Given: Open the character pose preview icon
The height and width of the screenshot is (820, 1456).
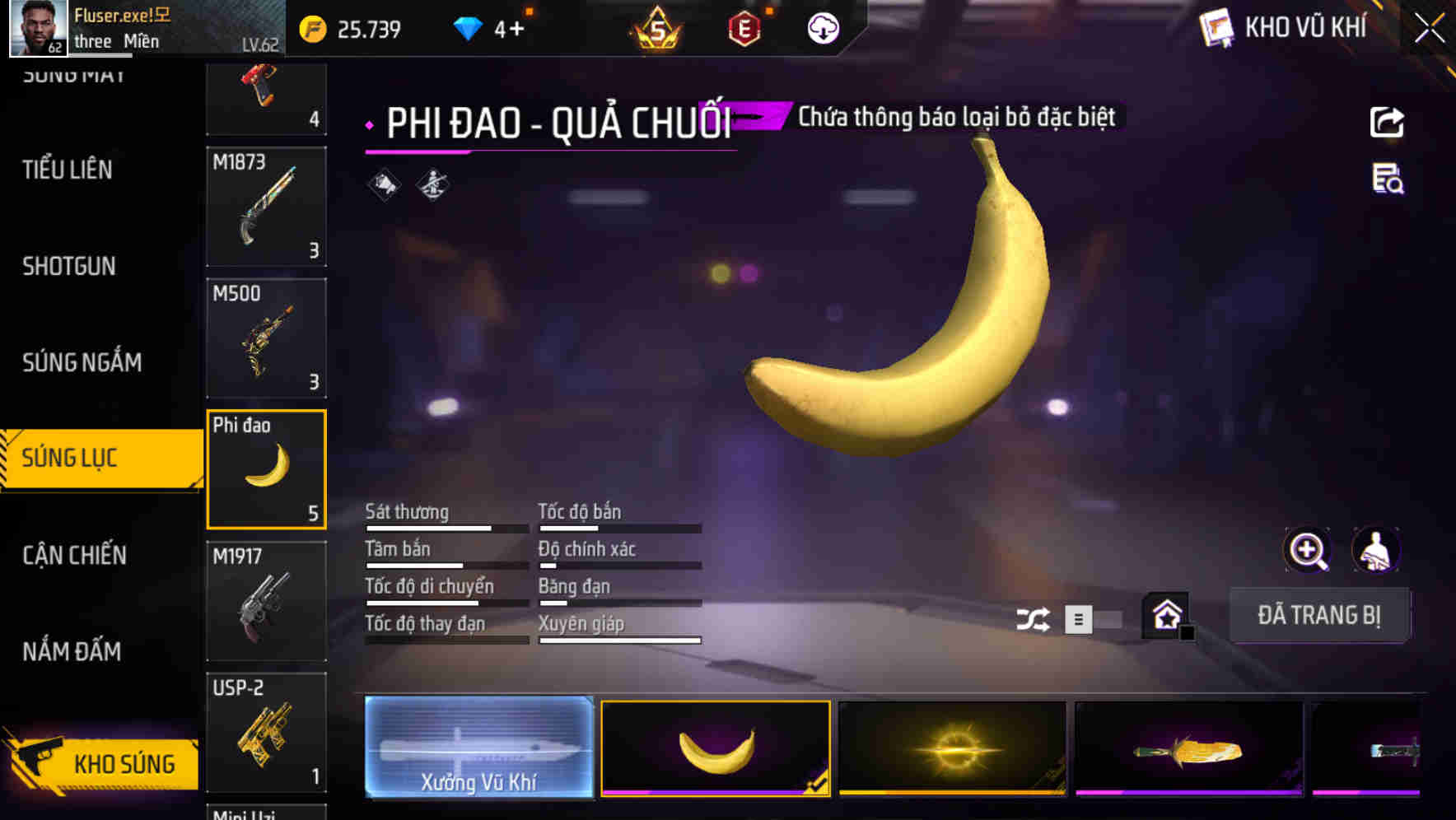Looking at the screenshot, I should click(x=1377, y=550).
